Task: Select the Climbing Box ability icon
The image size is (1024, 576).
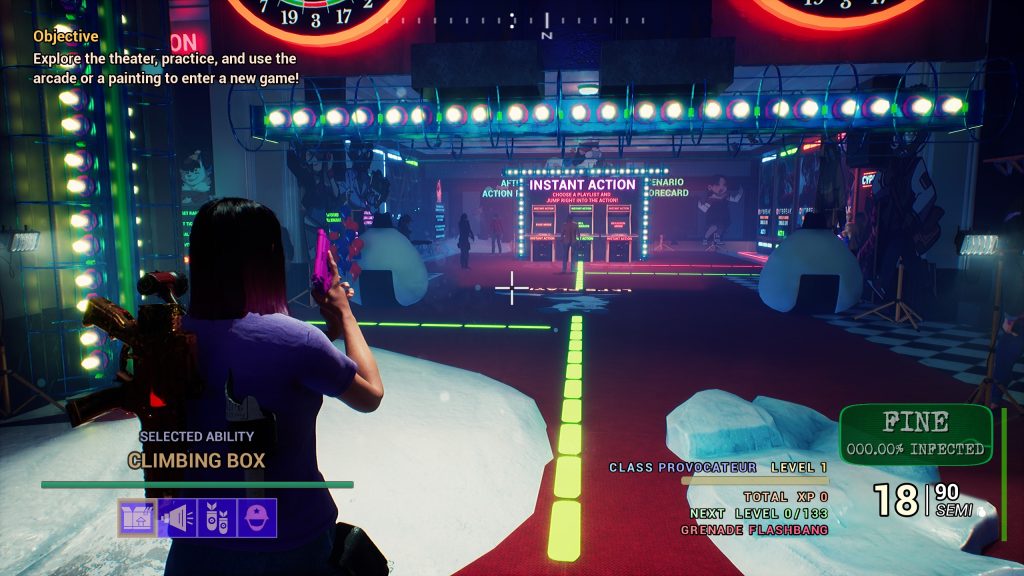Action: click(x=137, y=518)
